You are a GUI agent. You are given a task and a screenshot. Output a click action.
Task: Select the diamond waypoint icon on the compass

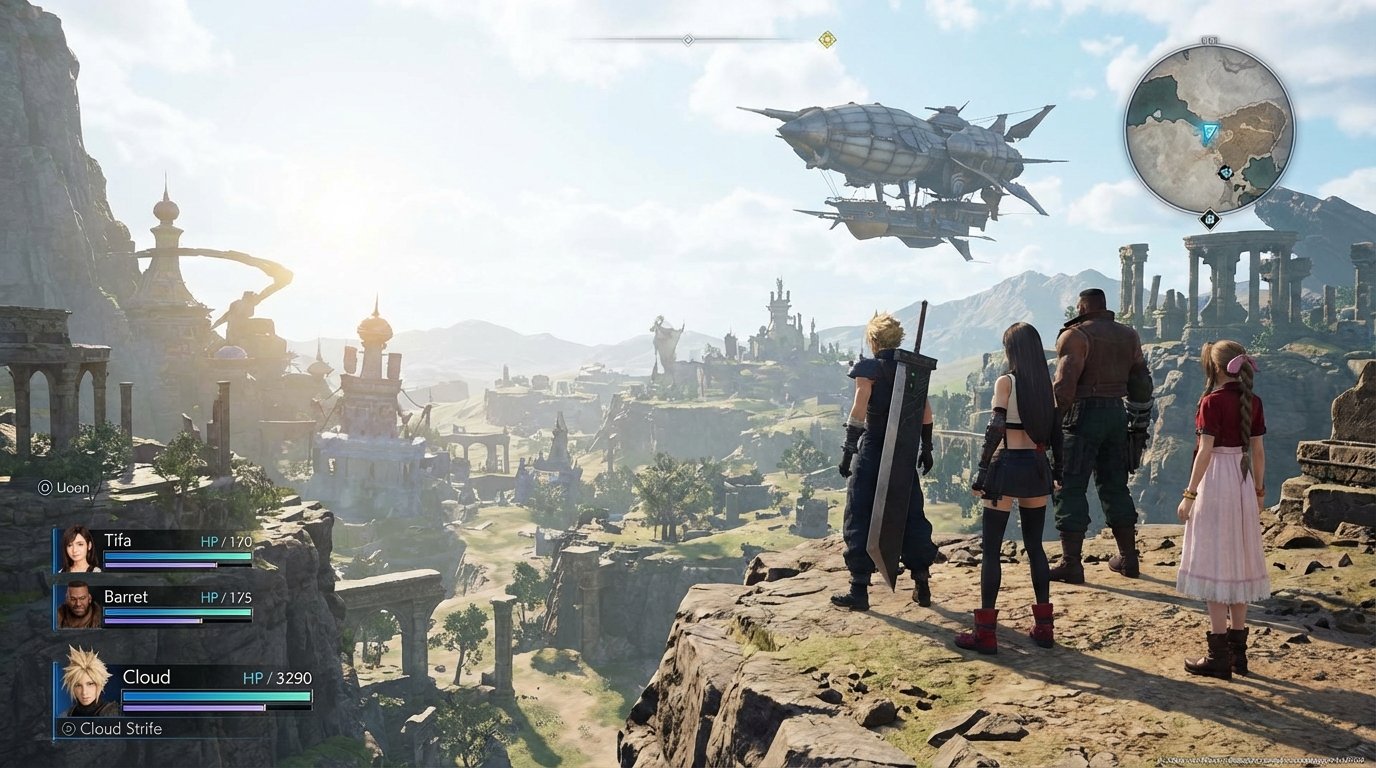click(x=686, y=41)
